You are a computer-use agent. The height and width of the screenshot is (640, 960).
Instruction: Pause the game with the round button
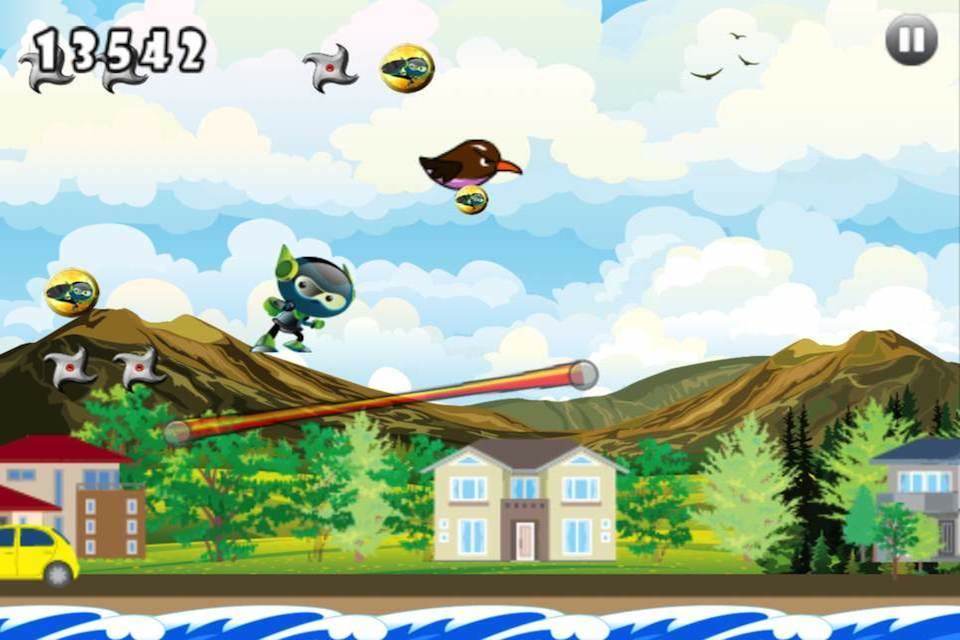[x=911, y=40]
